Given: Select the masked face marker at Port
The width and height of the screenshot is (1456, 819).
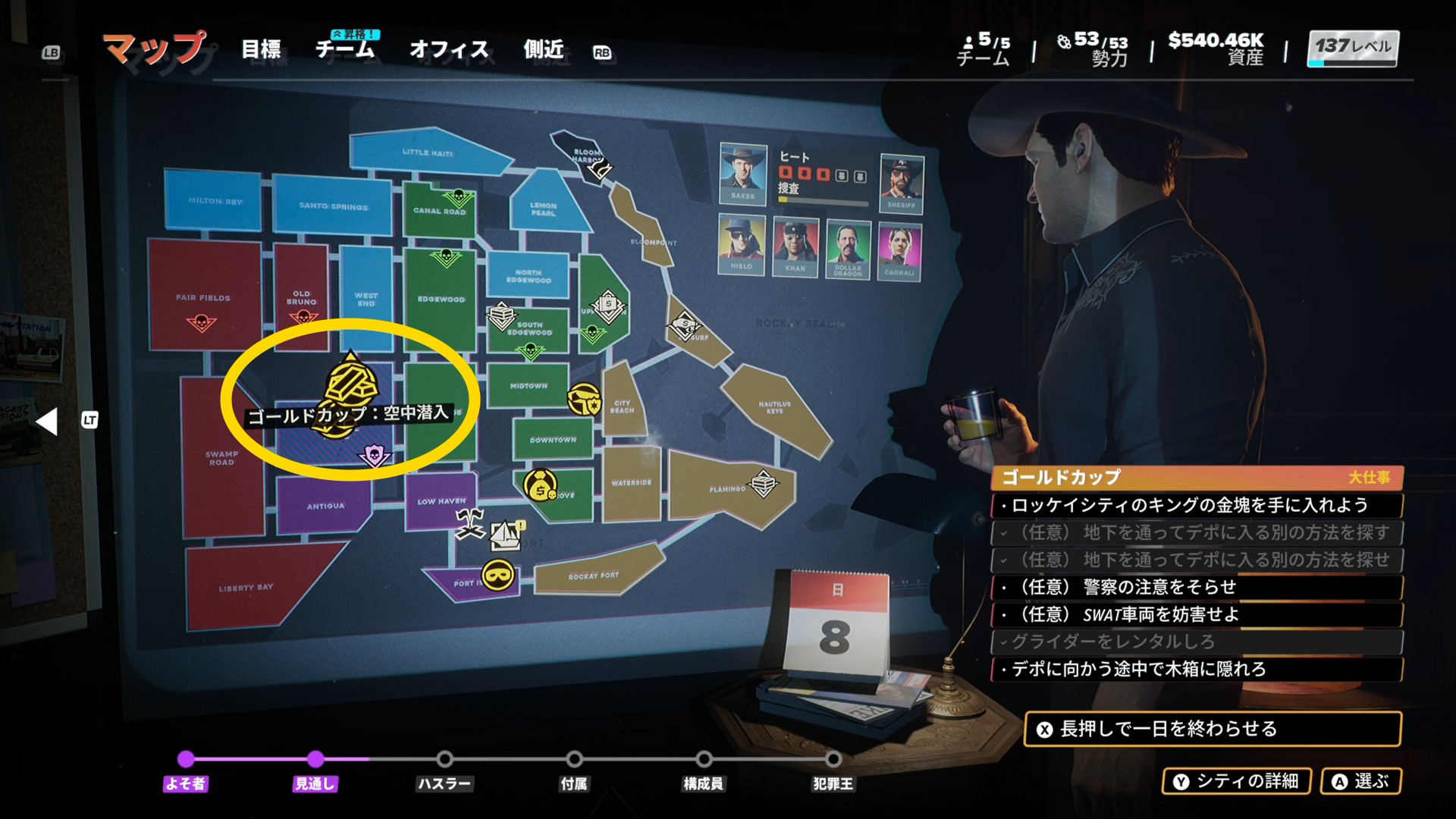Looking at the screenshot, I should coord(497,575).
